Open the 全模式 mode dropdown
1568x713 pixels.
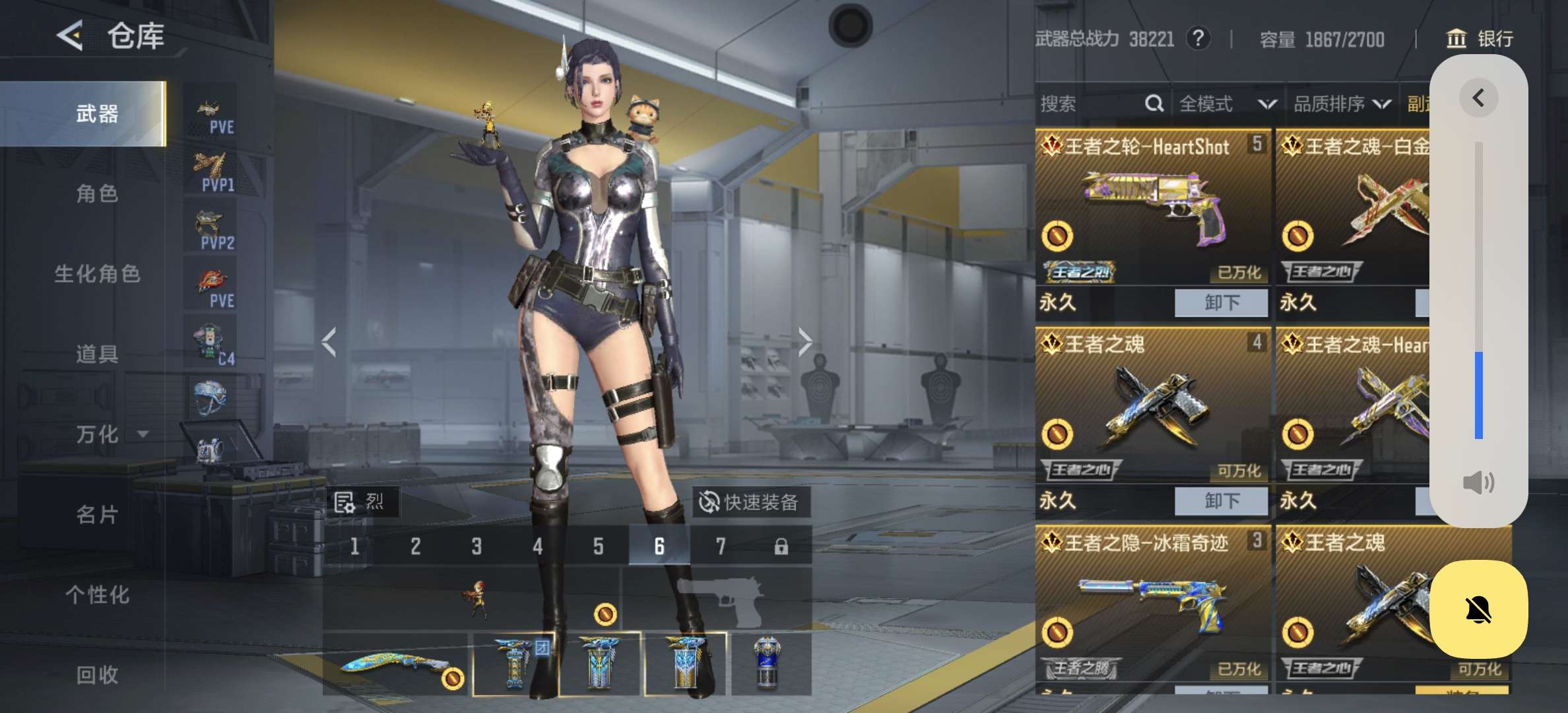tap(1227, 104)
